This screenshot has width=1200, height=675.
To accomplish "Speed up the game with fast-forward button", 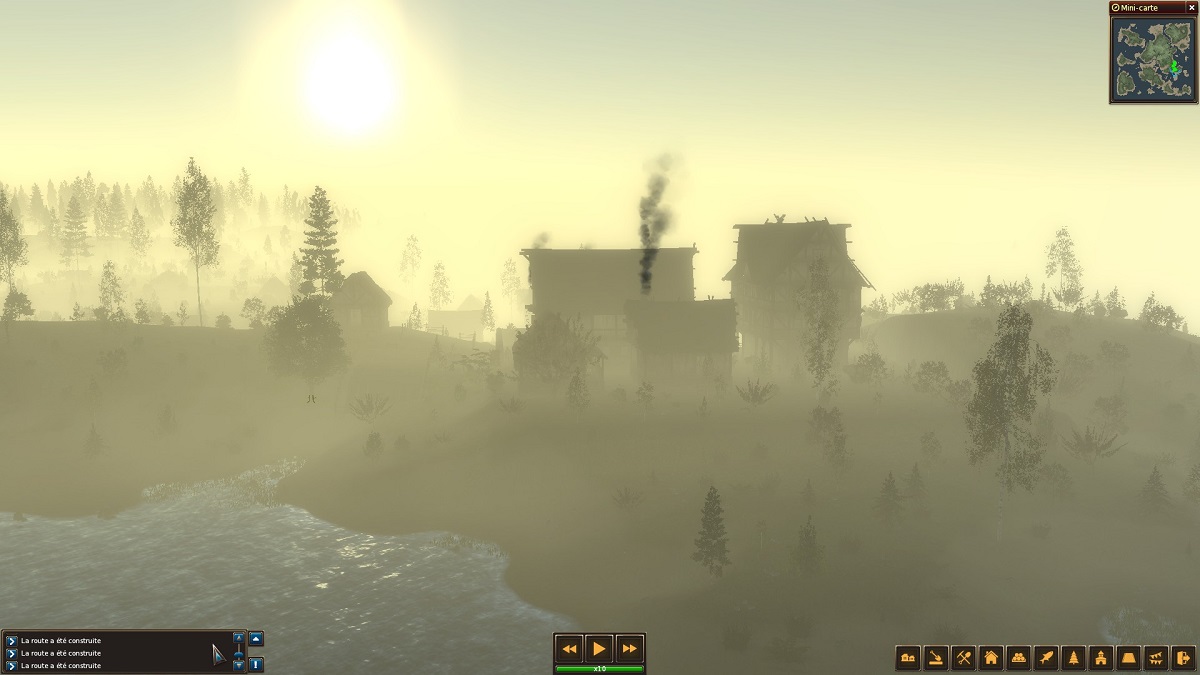I will pyautogui.click(x=629, y=648).
